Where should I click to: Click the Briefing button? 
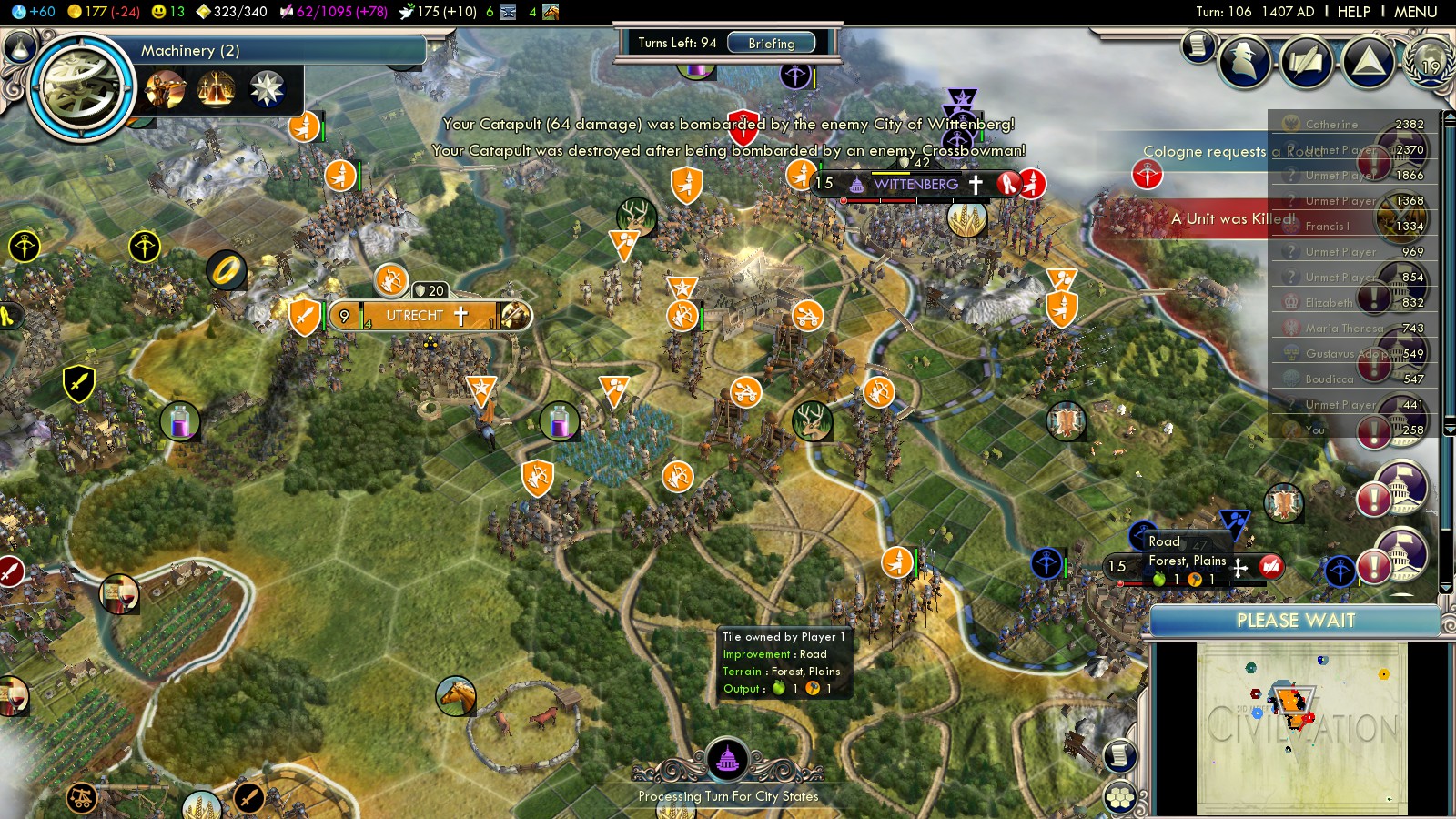coord(771,43)
